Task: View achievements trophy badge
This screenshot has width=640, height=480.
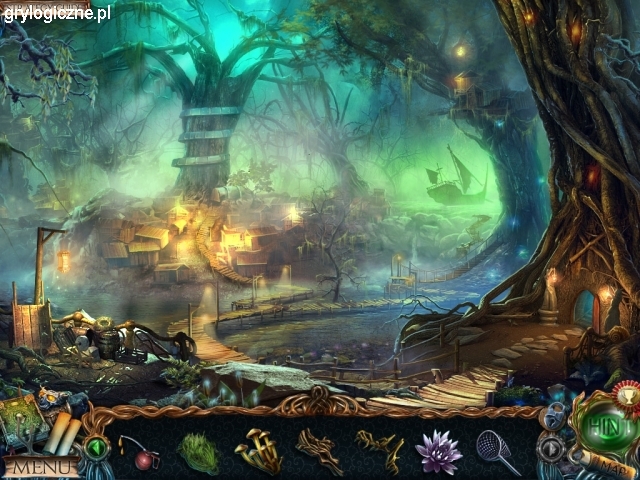Action: coord(627,393)
